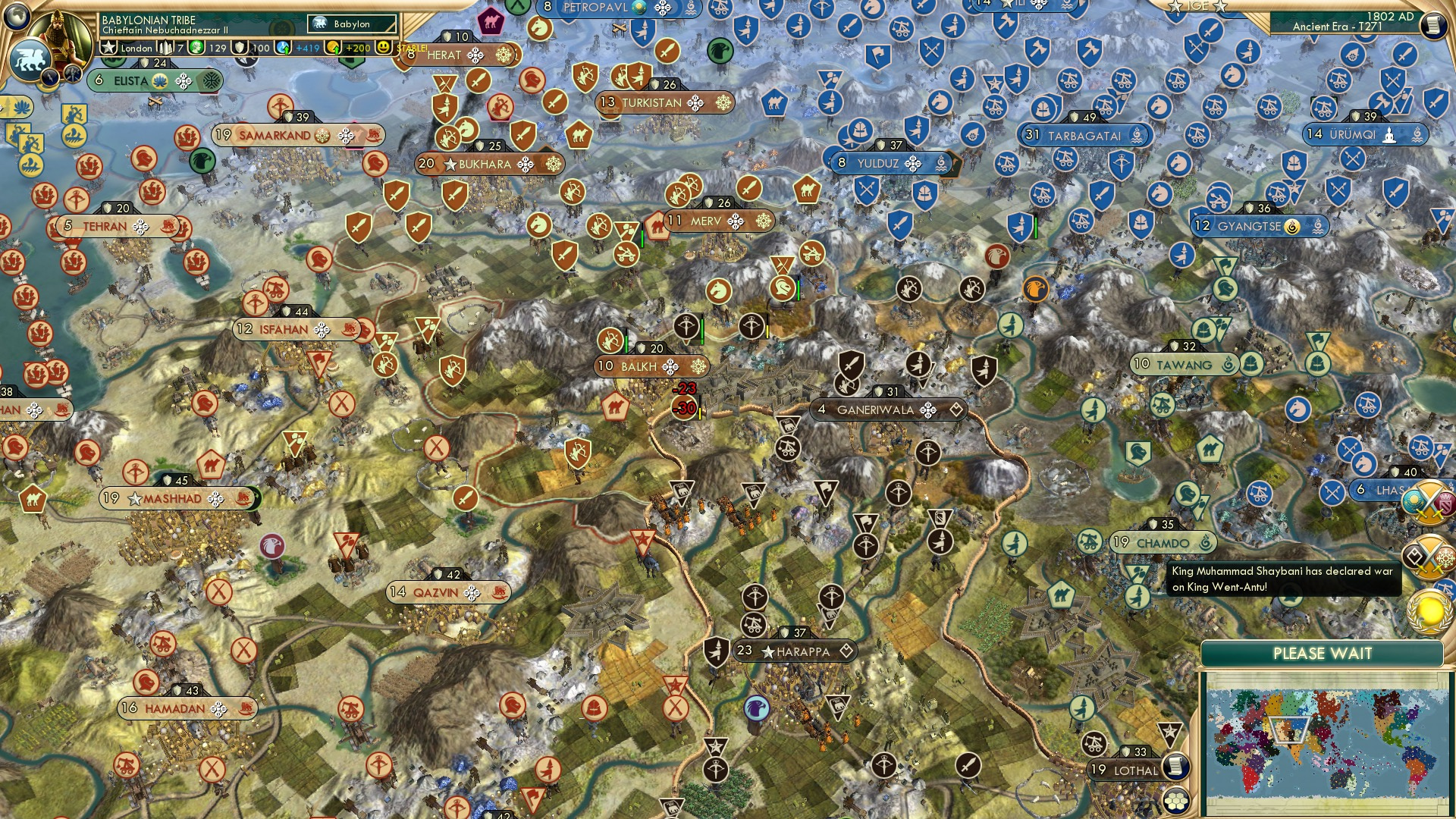Image resolution: width=1456 pixels, height=819 pixels.
Task: Click the lightning bolt icon below the portrait
Action: 50,77
